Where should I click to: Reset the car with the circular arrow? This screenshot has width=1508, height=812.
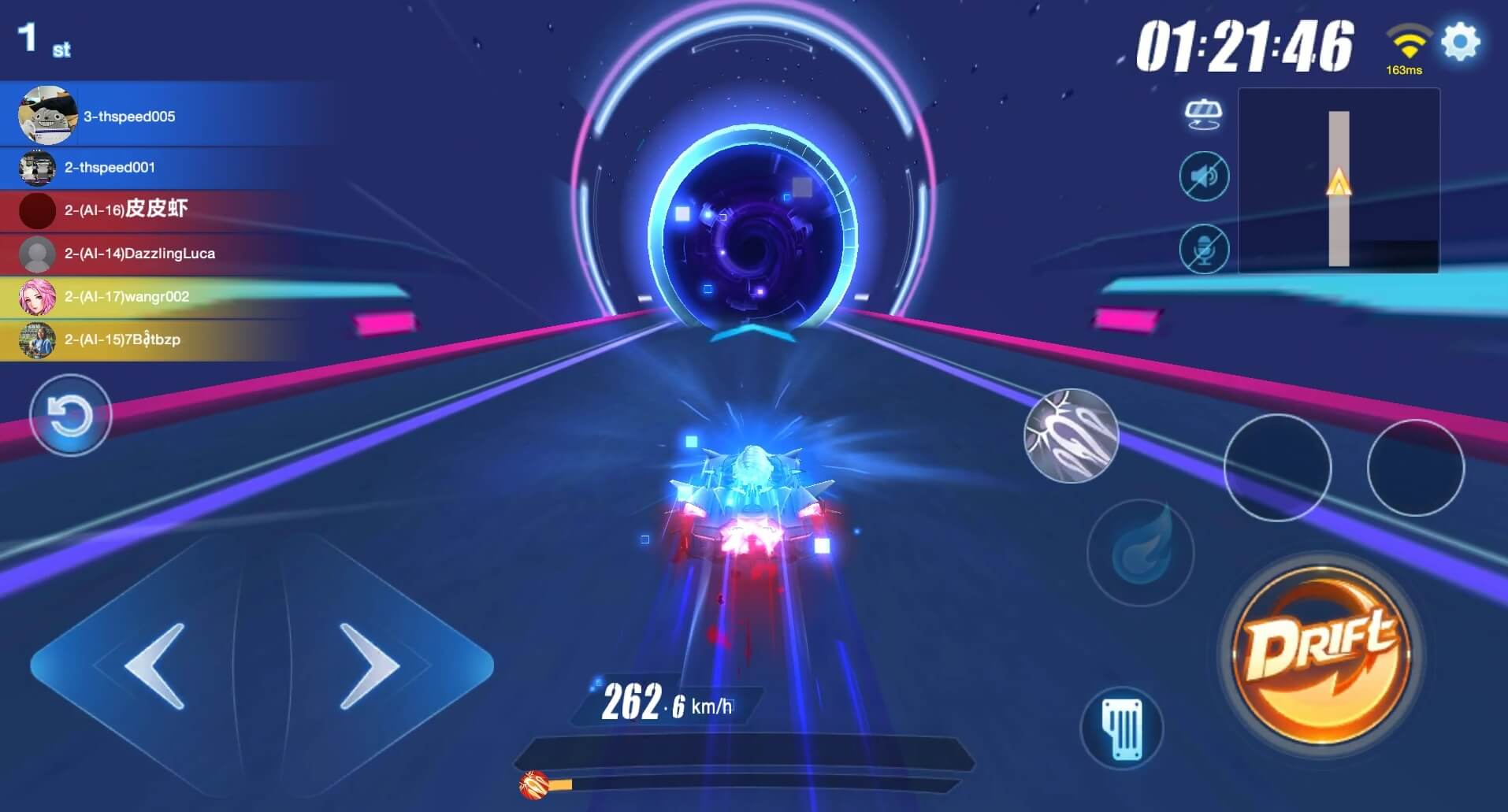[70, 415]
